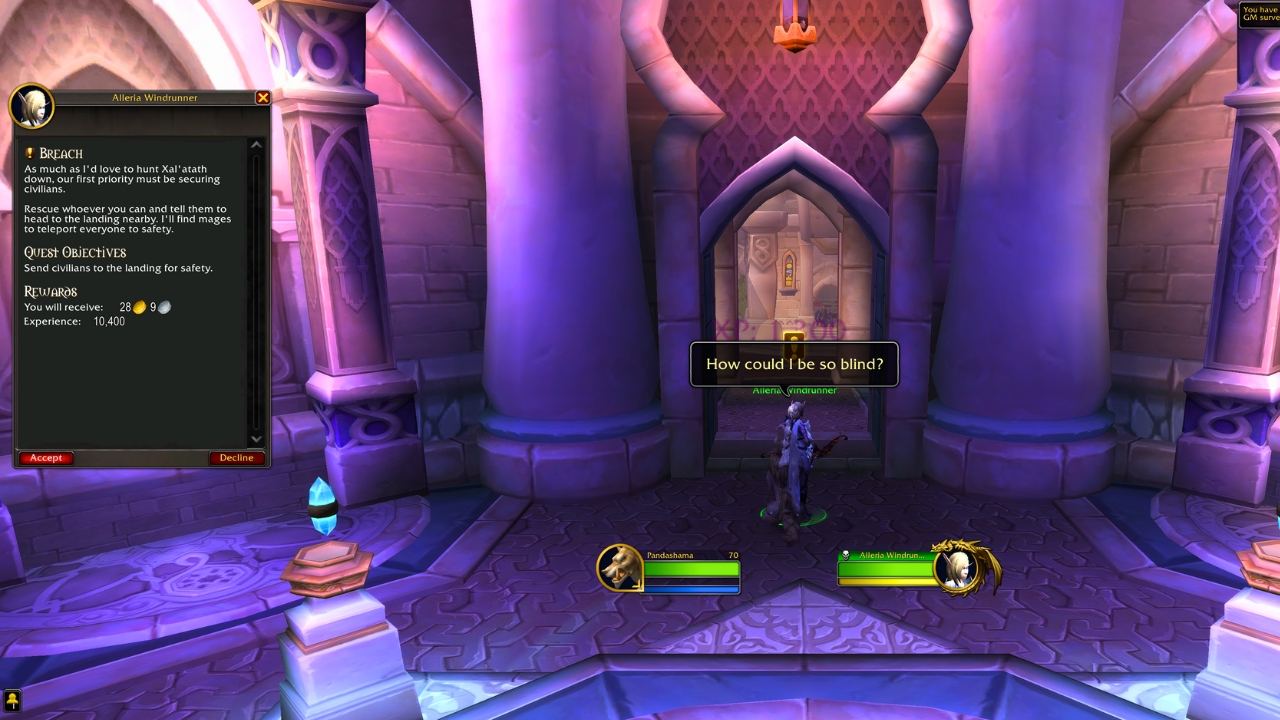Click the speech bubble saying How could I be so blind
The height and width of the screenshot is (720, 1280).
point(794,364)
